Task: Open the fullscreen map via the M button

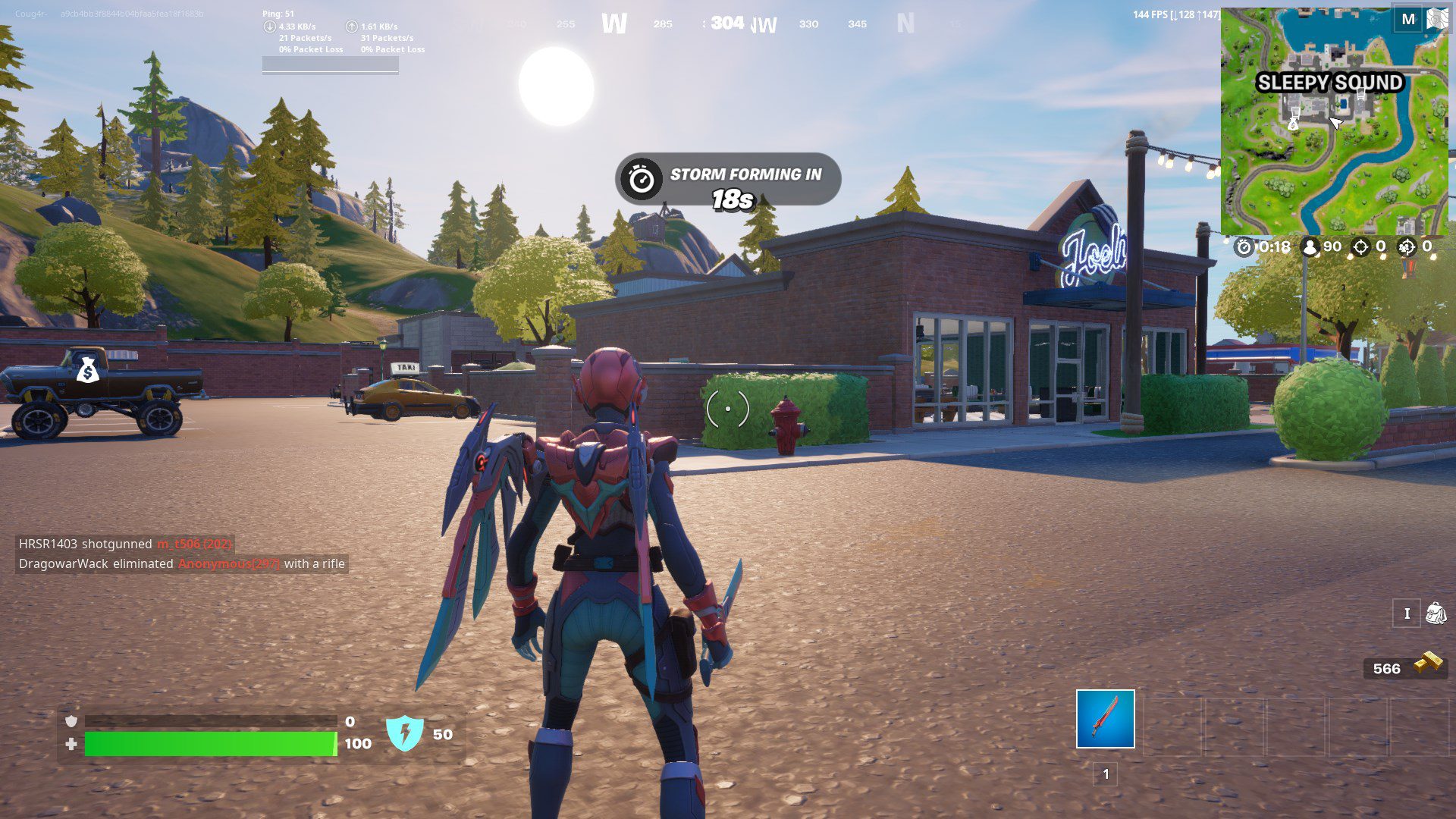Action: [1409, 19]
